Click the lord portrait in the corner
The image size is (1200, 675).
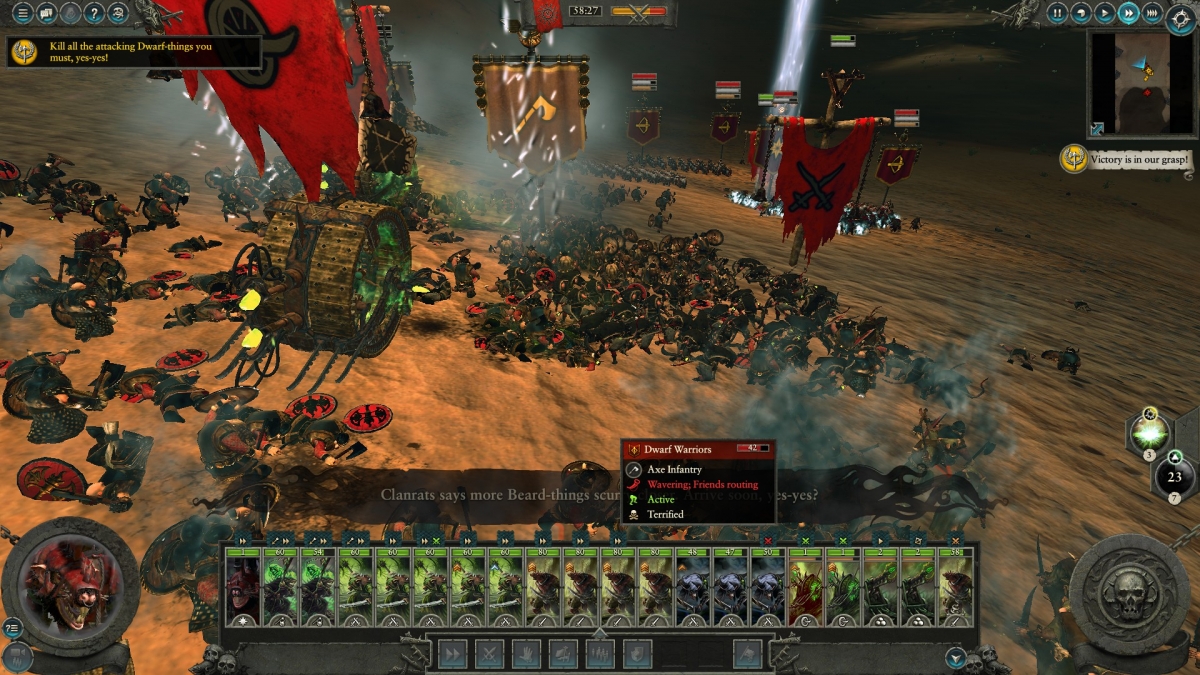pyautogui.click(x=70, y=583)
